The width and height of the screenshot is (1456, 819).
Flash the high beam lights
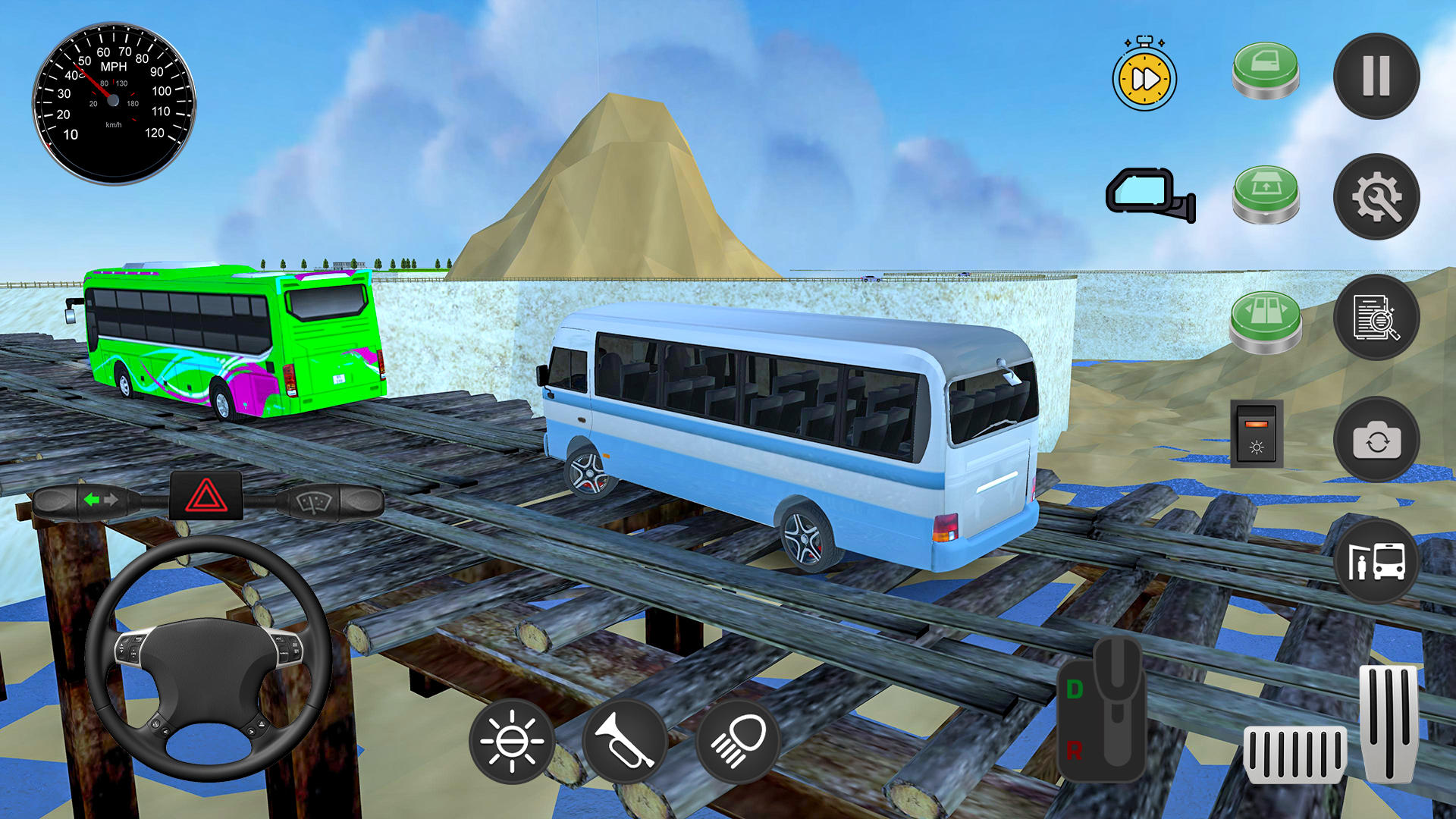(741, 739)
